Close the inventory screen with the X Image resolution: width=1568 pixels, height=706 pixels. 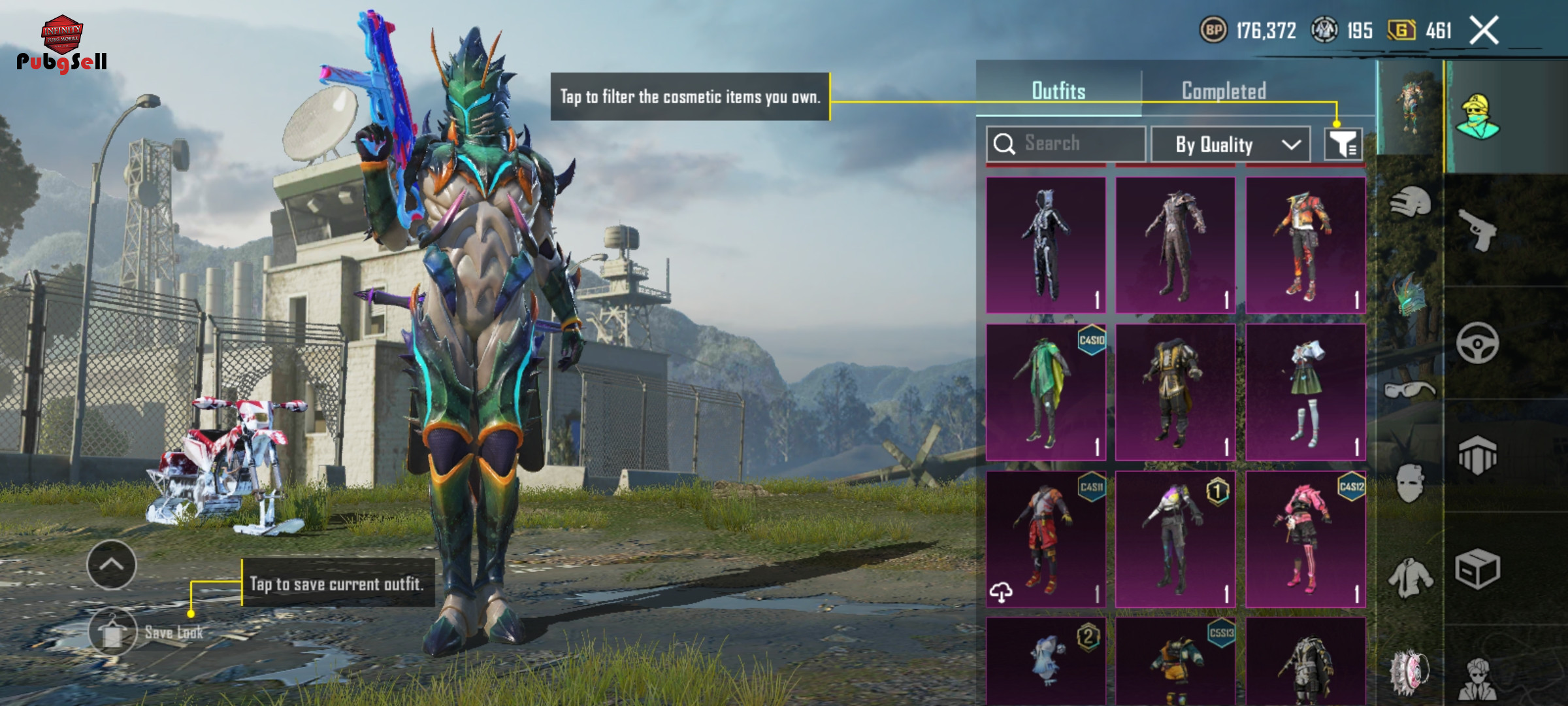pos(1484,31)
